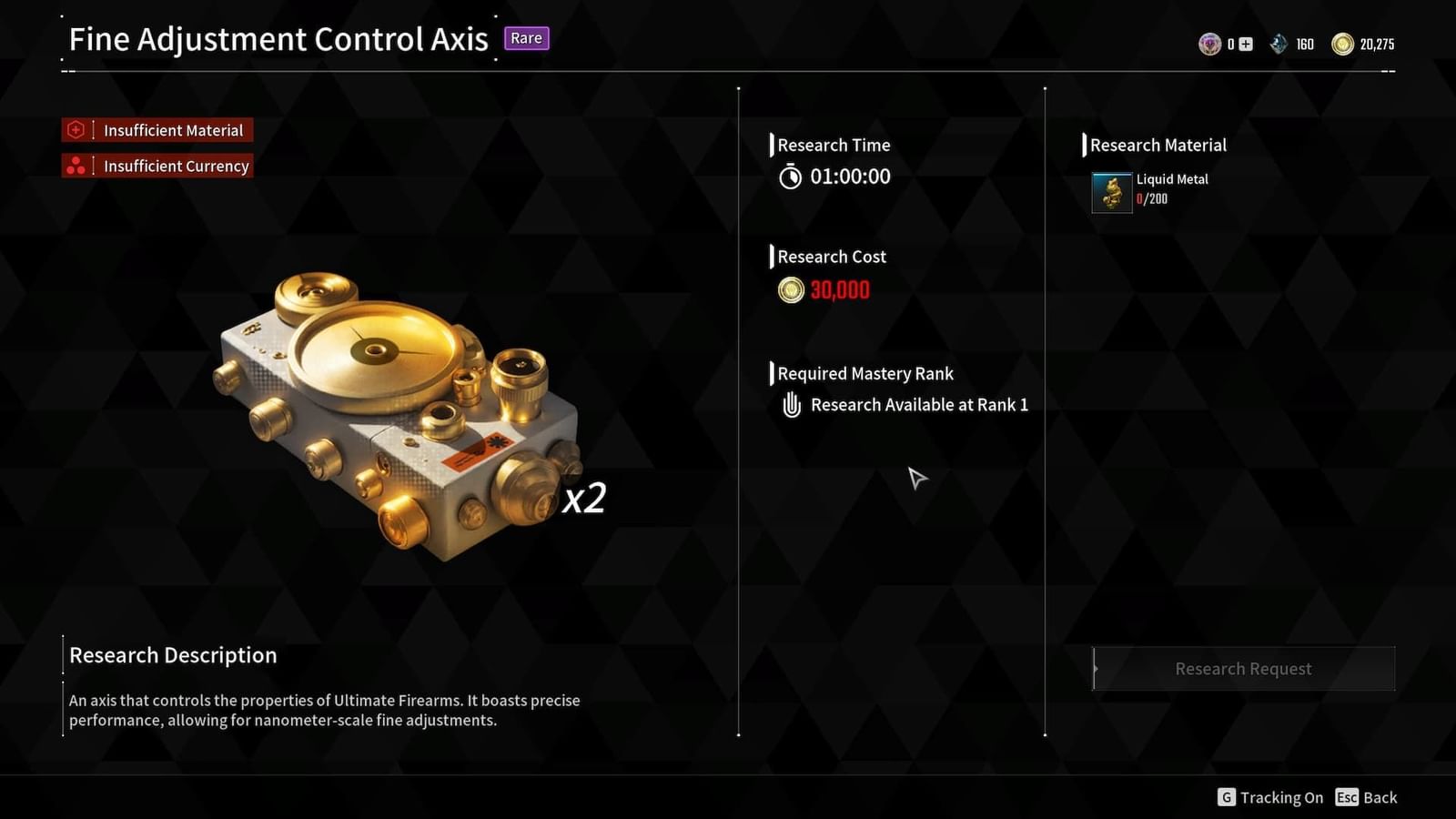
Task: Select the Caliber currency icon
Action: pyautogui.click(x=1209, y=43)
